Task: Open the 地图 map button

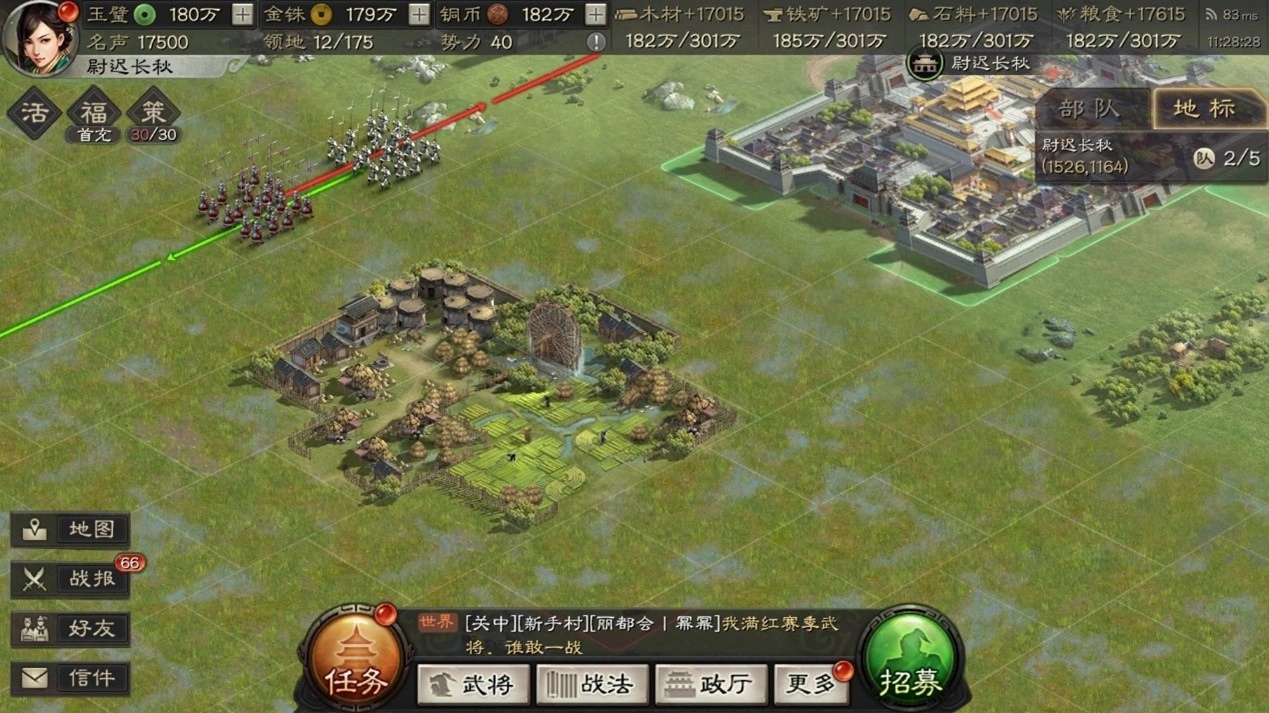Action: coord(71,530)
